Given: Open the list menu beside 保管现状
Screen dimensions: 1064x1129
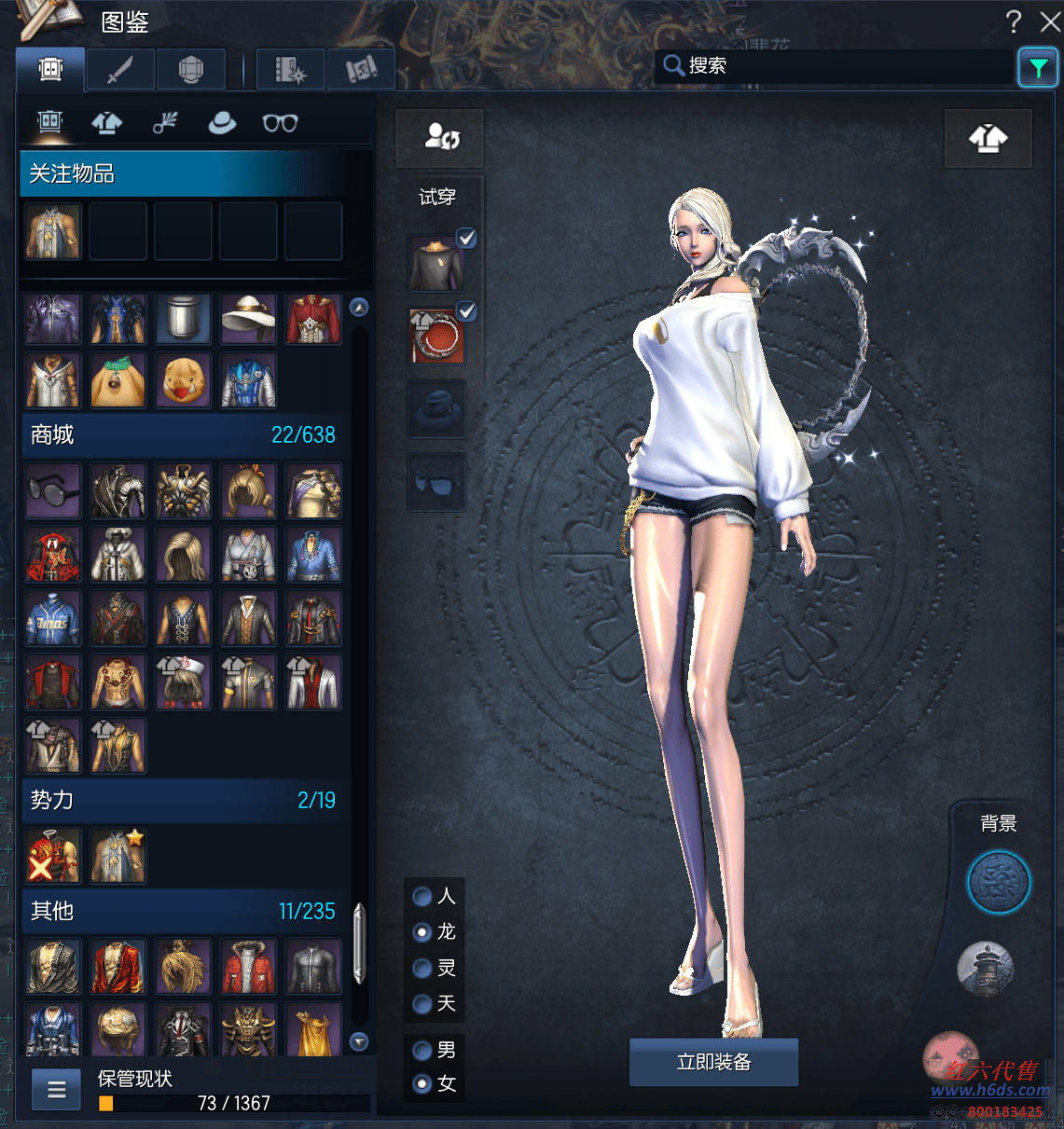Looking at the screenshot, I should (x=57, y=1089).
